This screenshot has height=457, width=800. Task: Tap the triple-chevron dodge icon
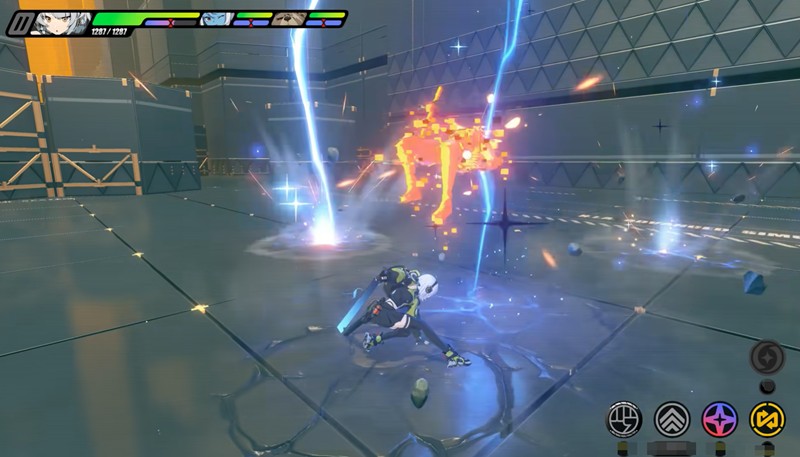point(672,419)
